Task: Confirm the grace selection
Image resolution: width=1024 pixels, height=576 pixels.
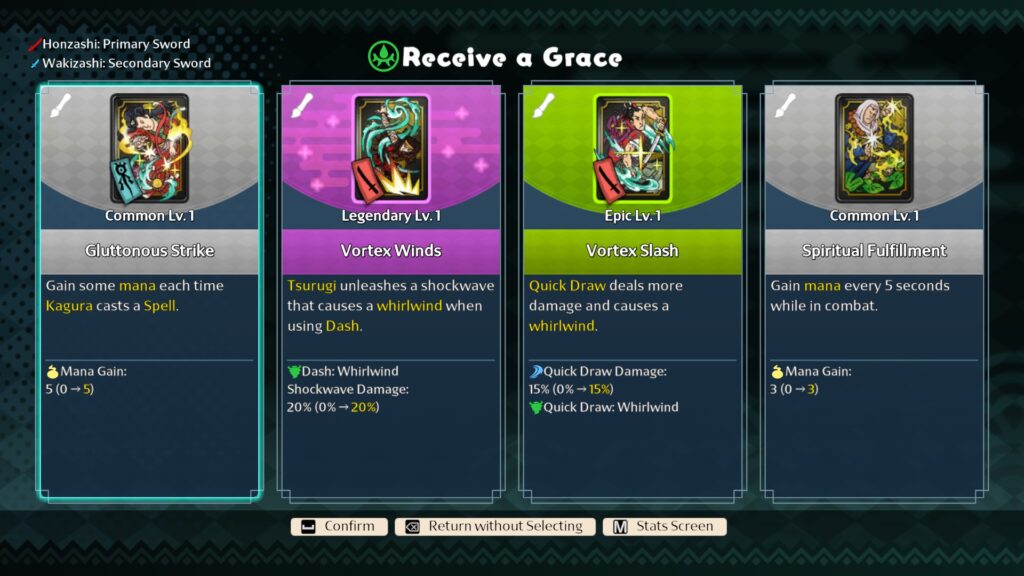Action: coord(338,526)
